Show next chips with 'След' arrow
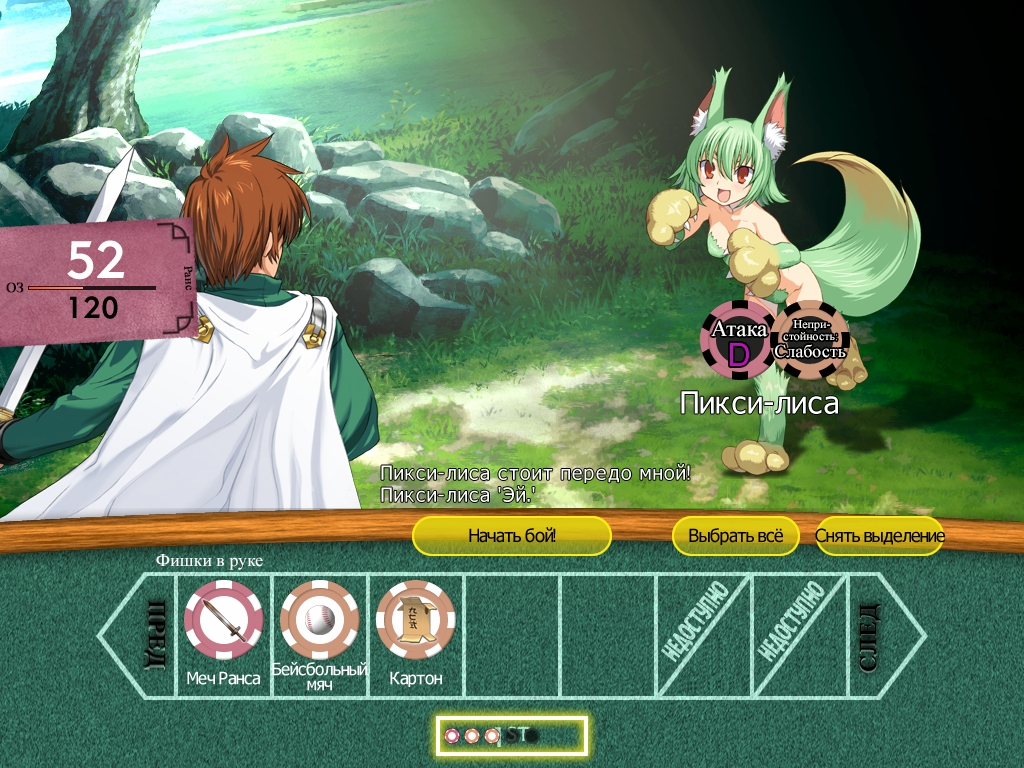1024x768 pixels. 880,634
